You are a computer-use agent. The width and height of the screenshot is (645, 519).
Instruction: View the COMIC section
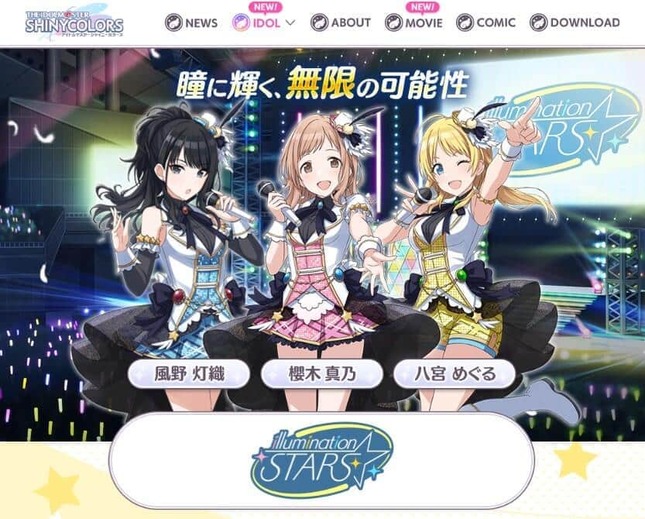[x=486, y=23]
